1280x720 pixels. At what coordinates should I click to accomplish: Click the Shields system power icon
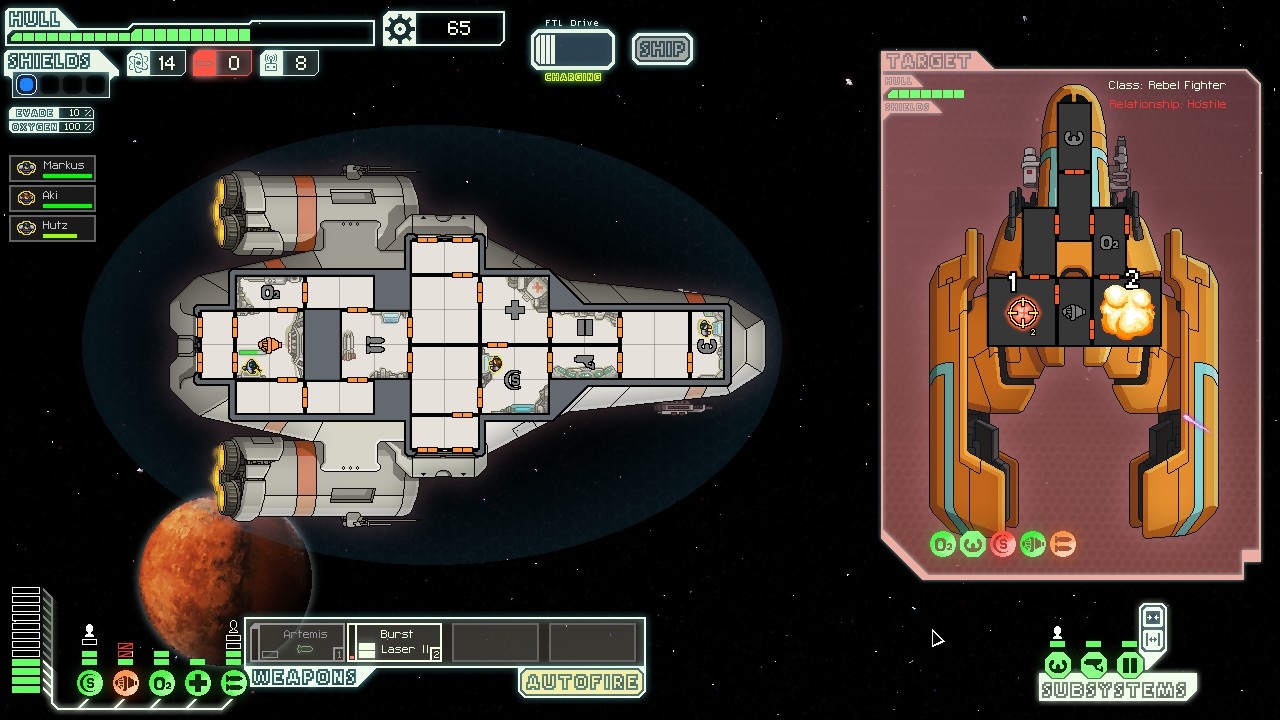90,683
